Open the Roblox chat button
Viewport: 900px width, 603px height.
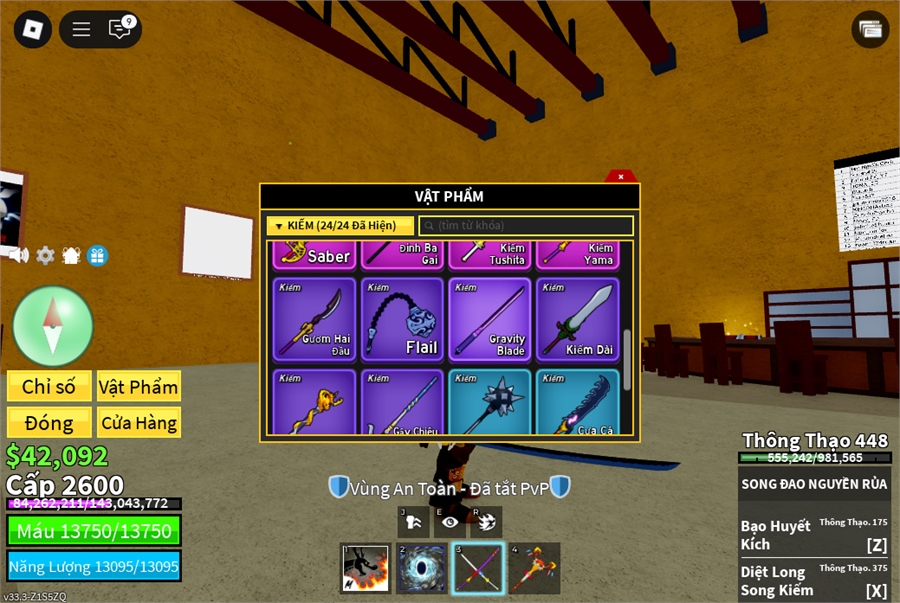[x=121, y=29]
